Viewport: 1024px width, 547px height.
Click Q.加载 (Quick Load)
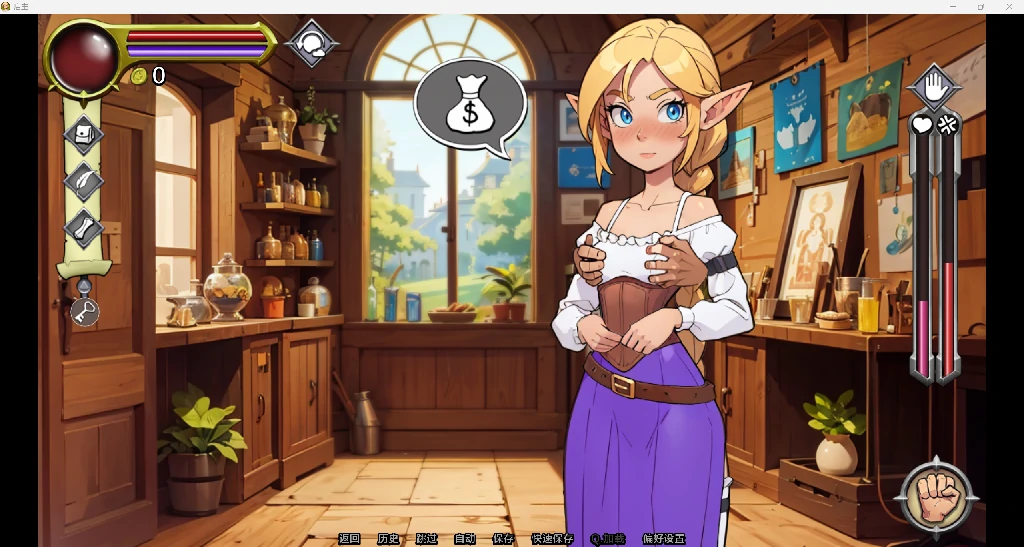point(608,538)
